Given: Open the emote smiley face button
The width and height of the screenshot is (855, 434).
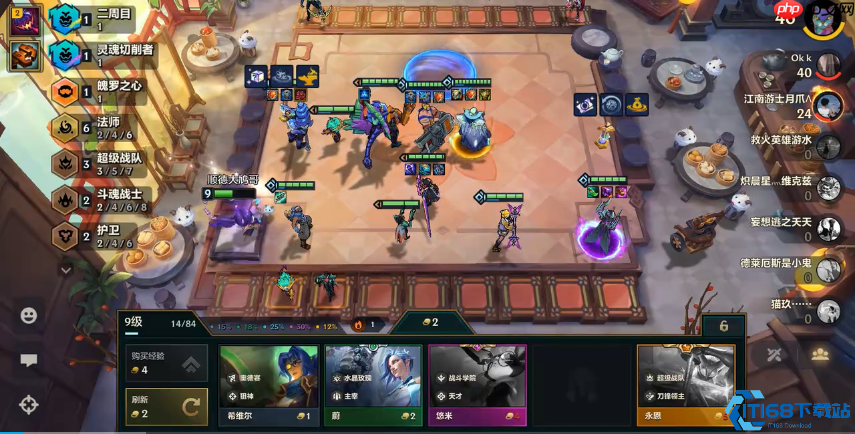Looking at the screenshot, I should pos(29,315).
